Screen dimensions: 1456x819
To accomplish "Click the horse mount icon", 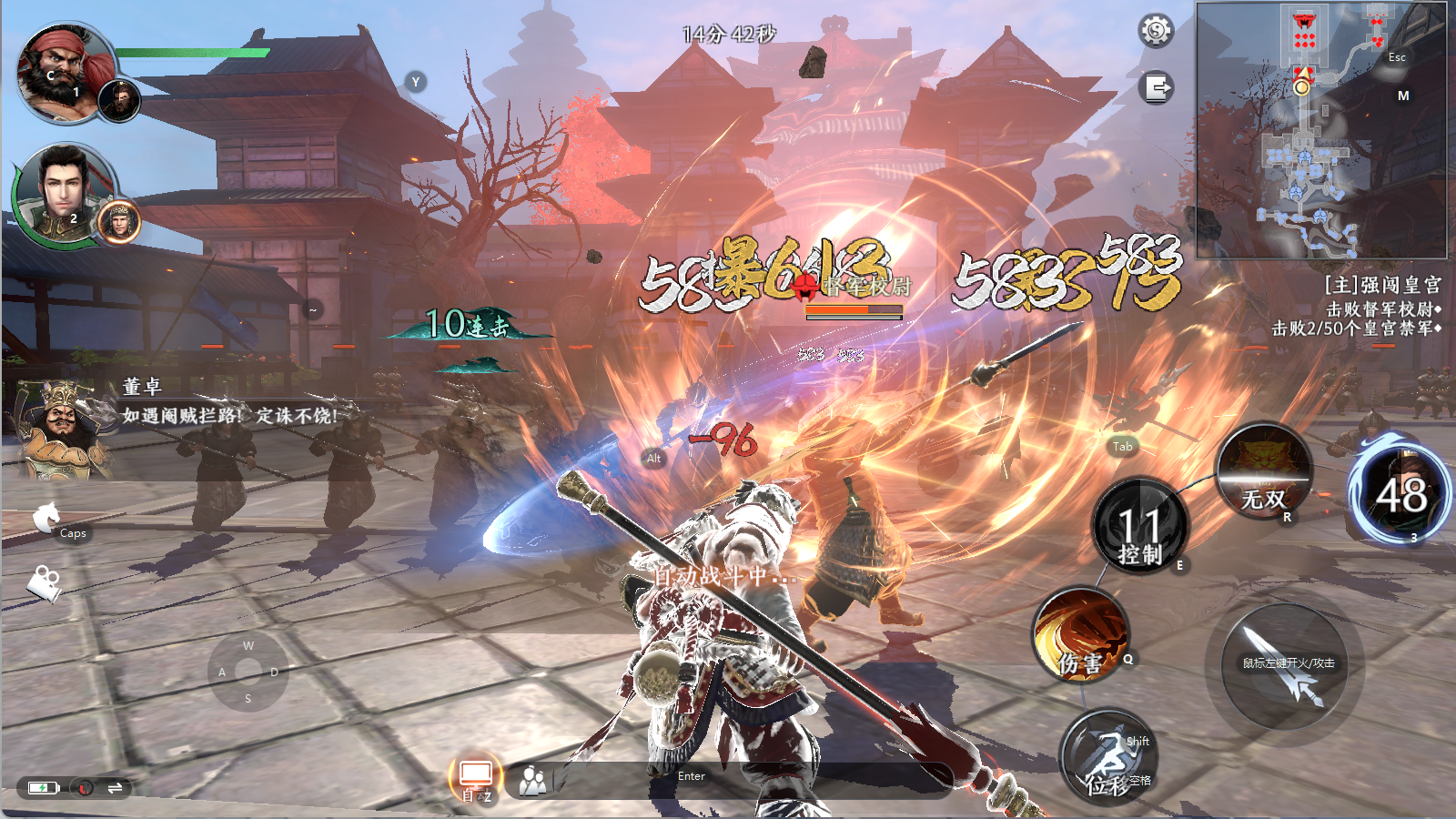I will tap(45, 518).
